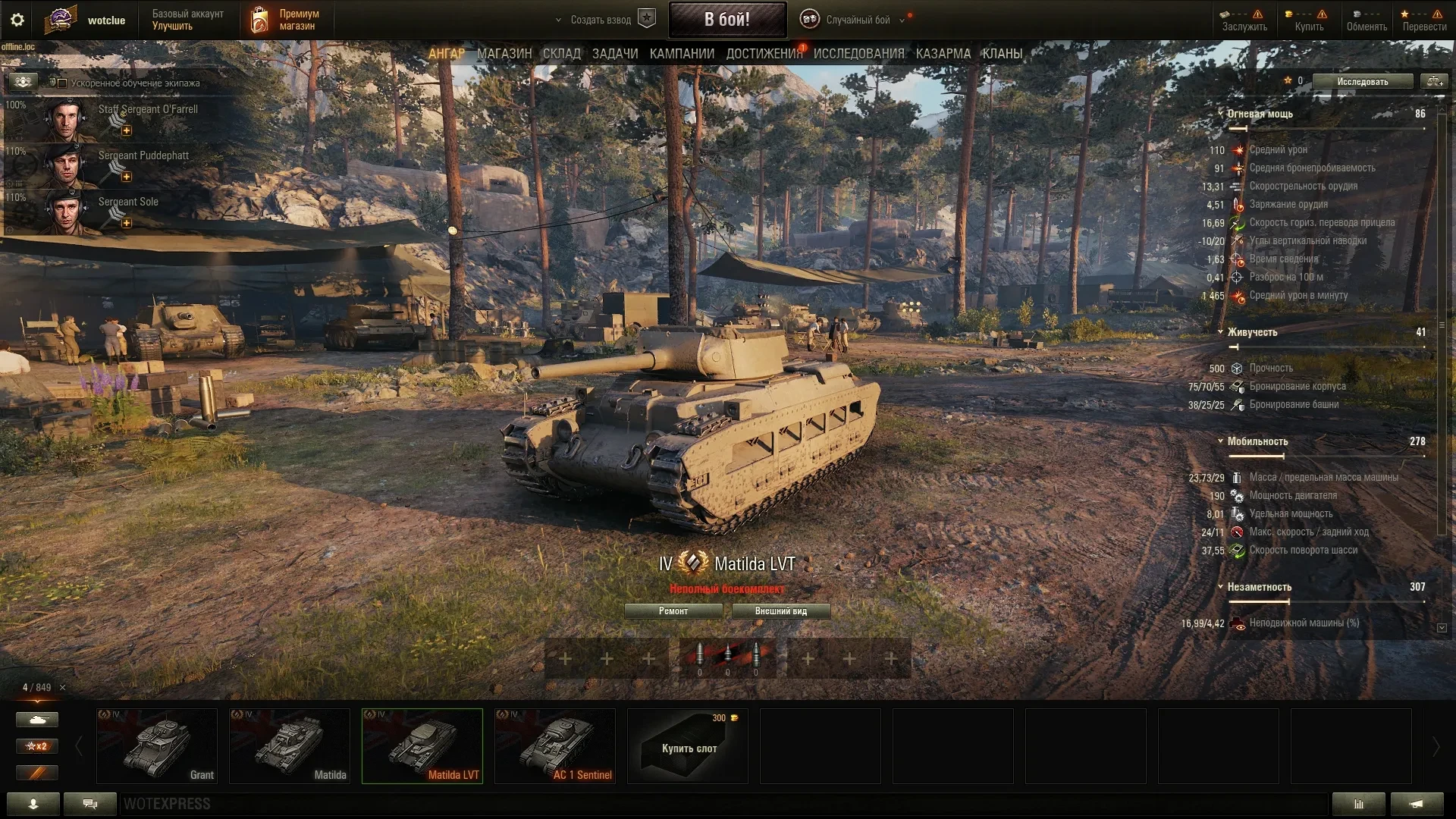The image size is (1456, 819).
Task: Open the «Случайный бой» mode selector
Action: coord(857,20)
